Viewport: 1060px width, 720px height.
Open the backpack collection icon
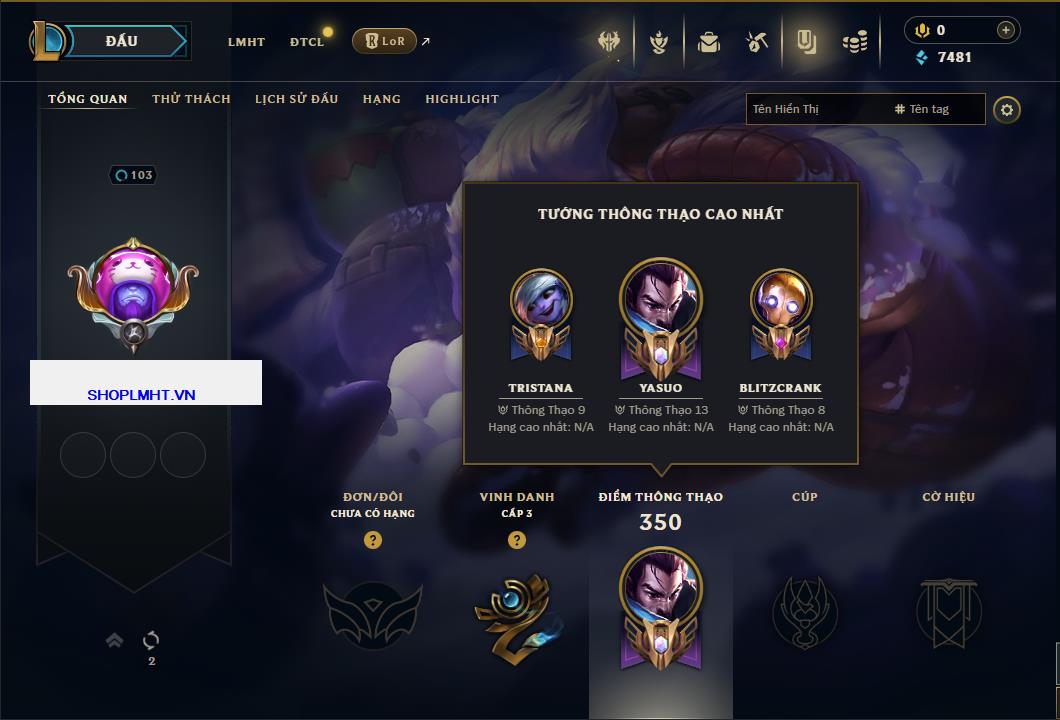709,42
